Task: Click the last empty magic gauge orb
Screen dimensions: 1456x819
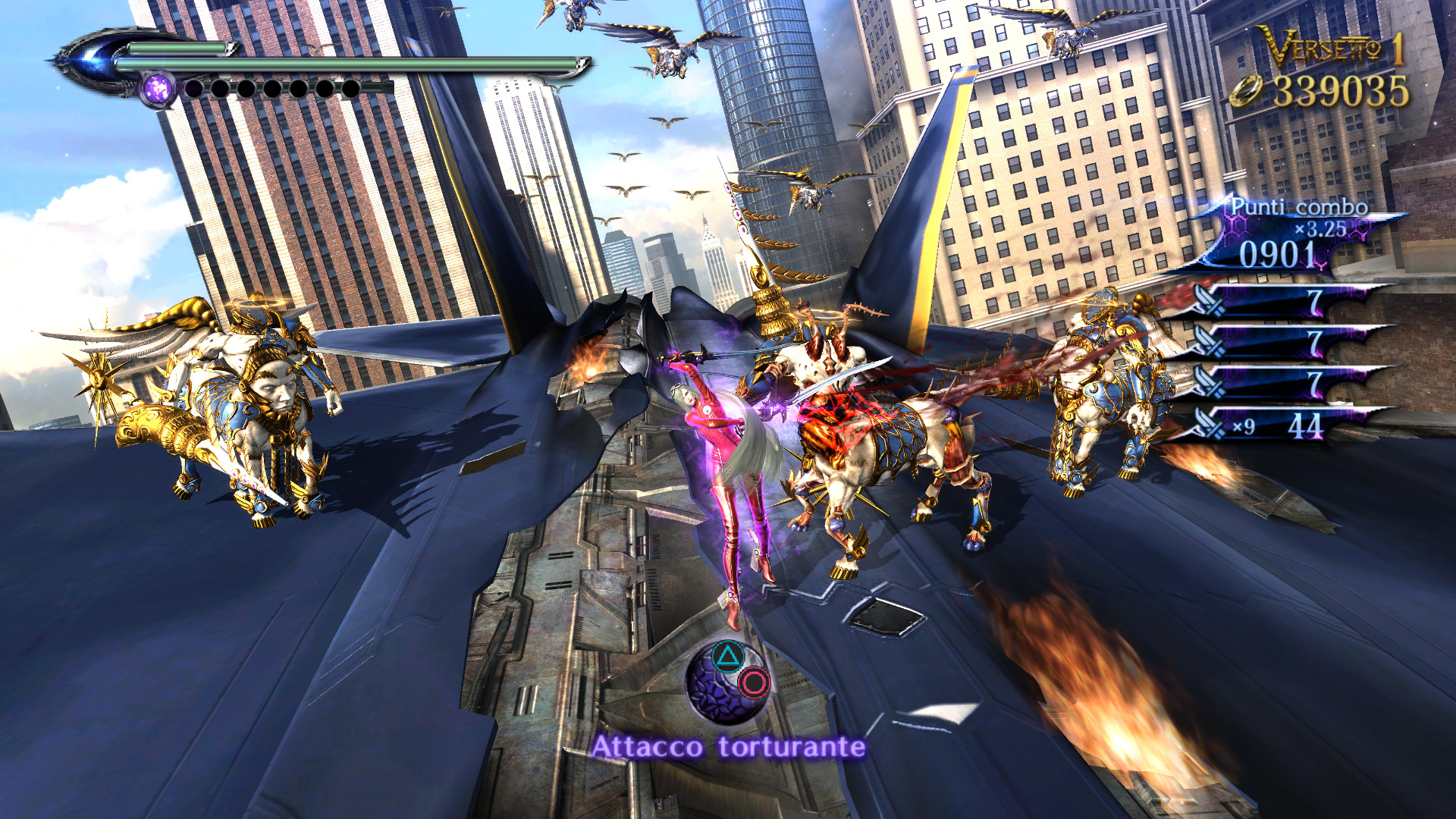Action: click(353, 89)
